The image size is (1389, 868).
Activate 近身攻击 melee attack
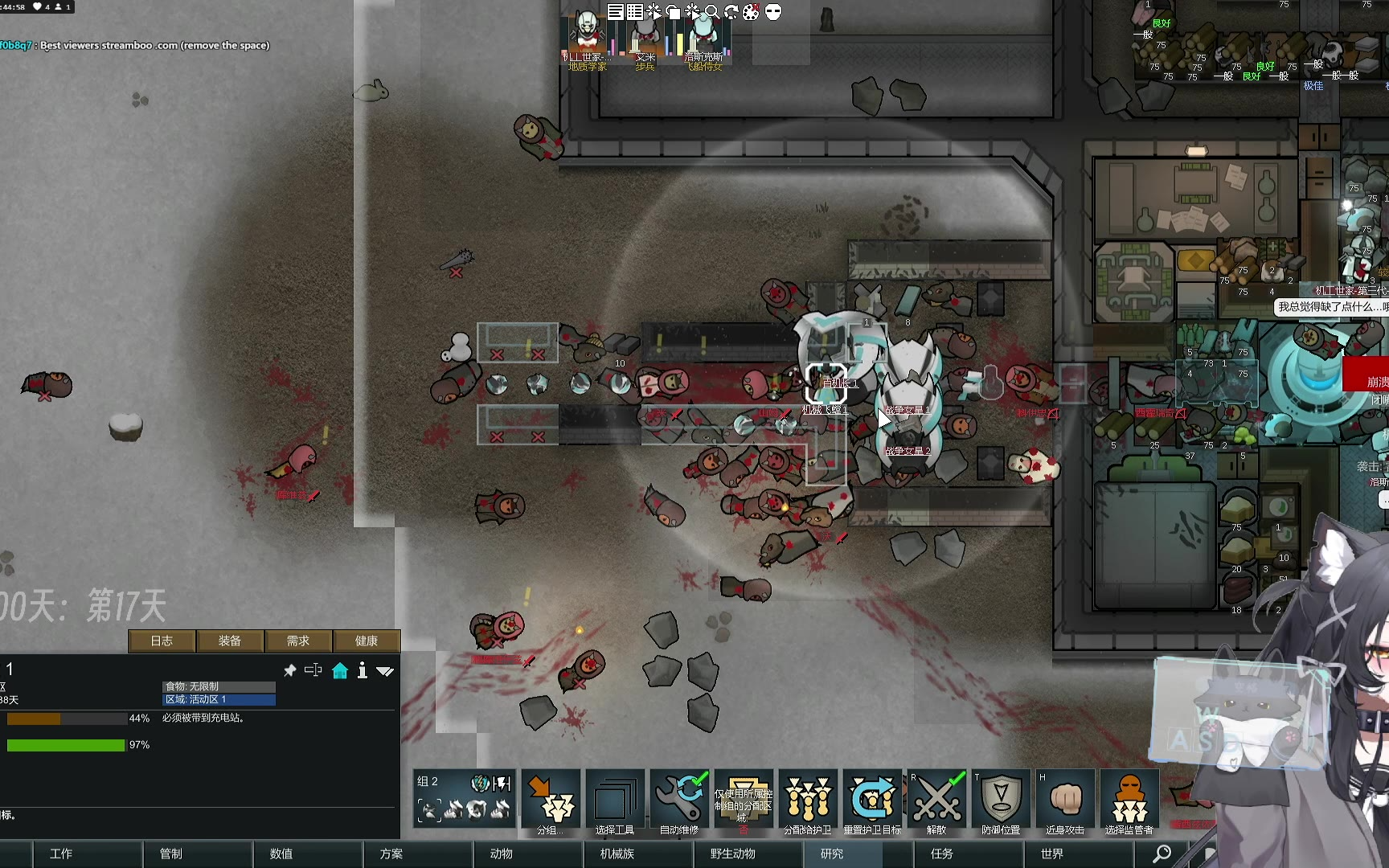point(1065,801)
